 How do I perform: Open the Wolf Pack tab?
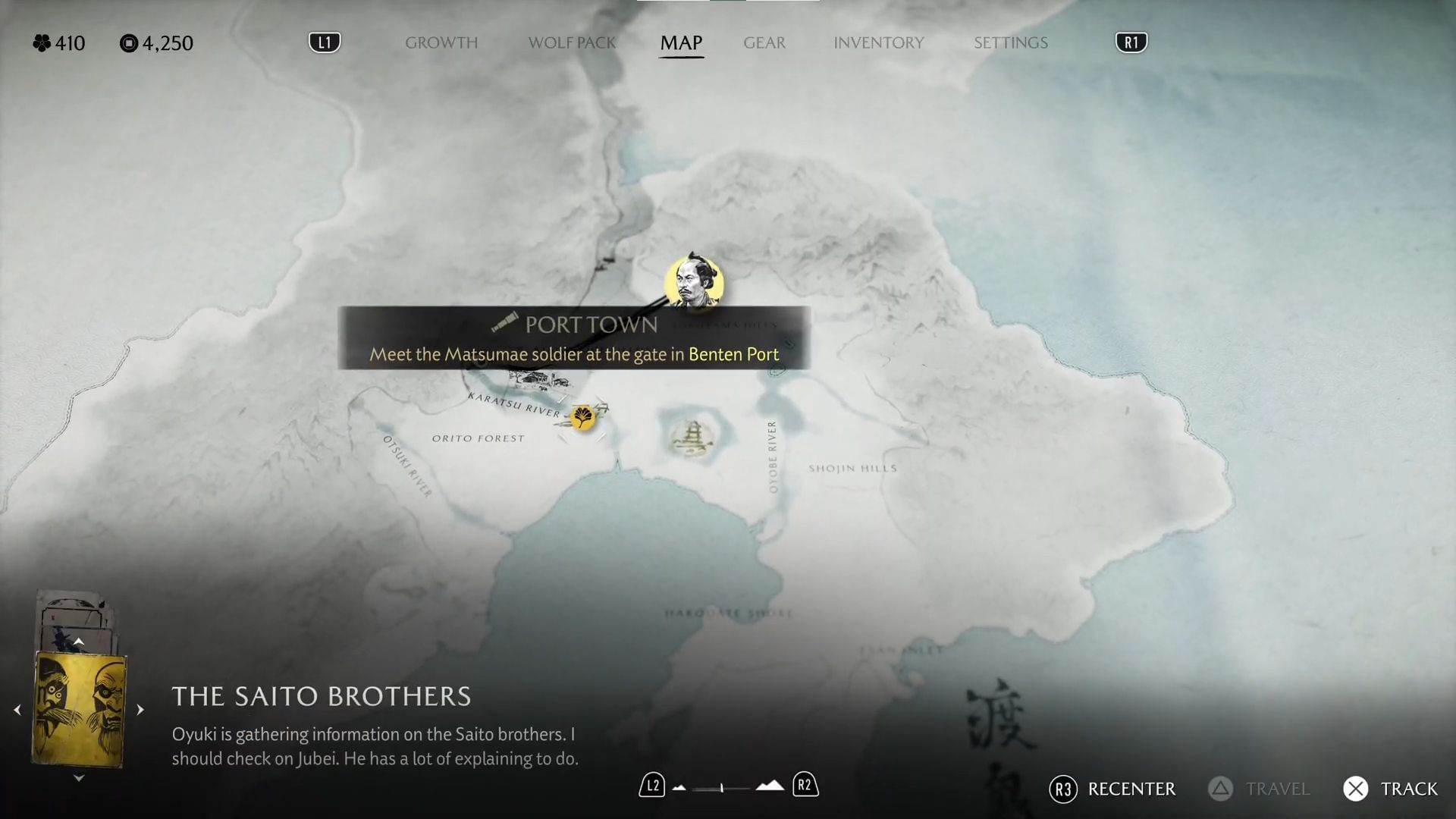point(572,42)
